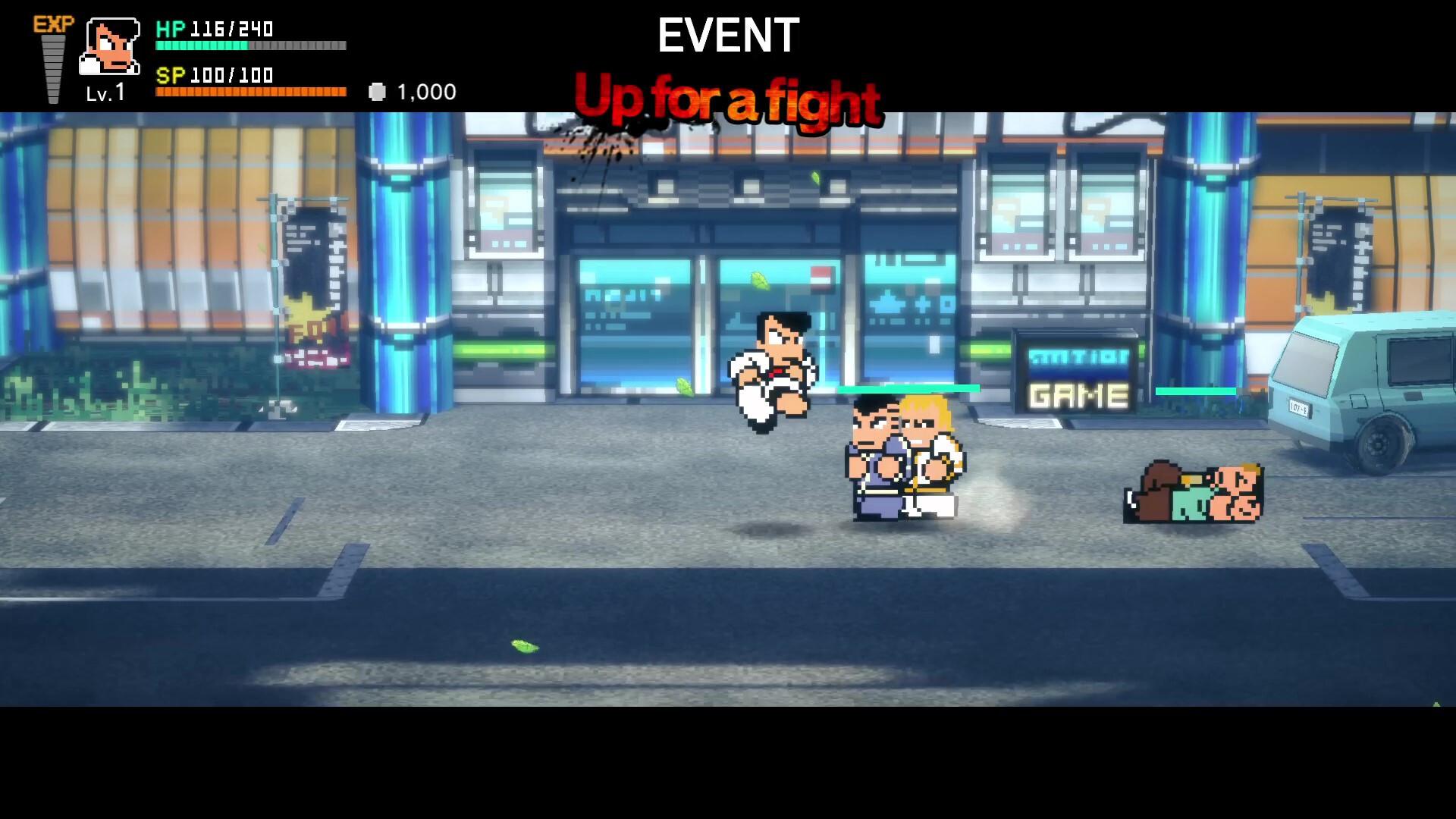Toggle the green HP bar segments
Image resolution: width=1456 pixels, height=819 pixels.
[x=201, y=45]
